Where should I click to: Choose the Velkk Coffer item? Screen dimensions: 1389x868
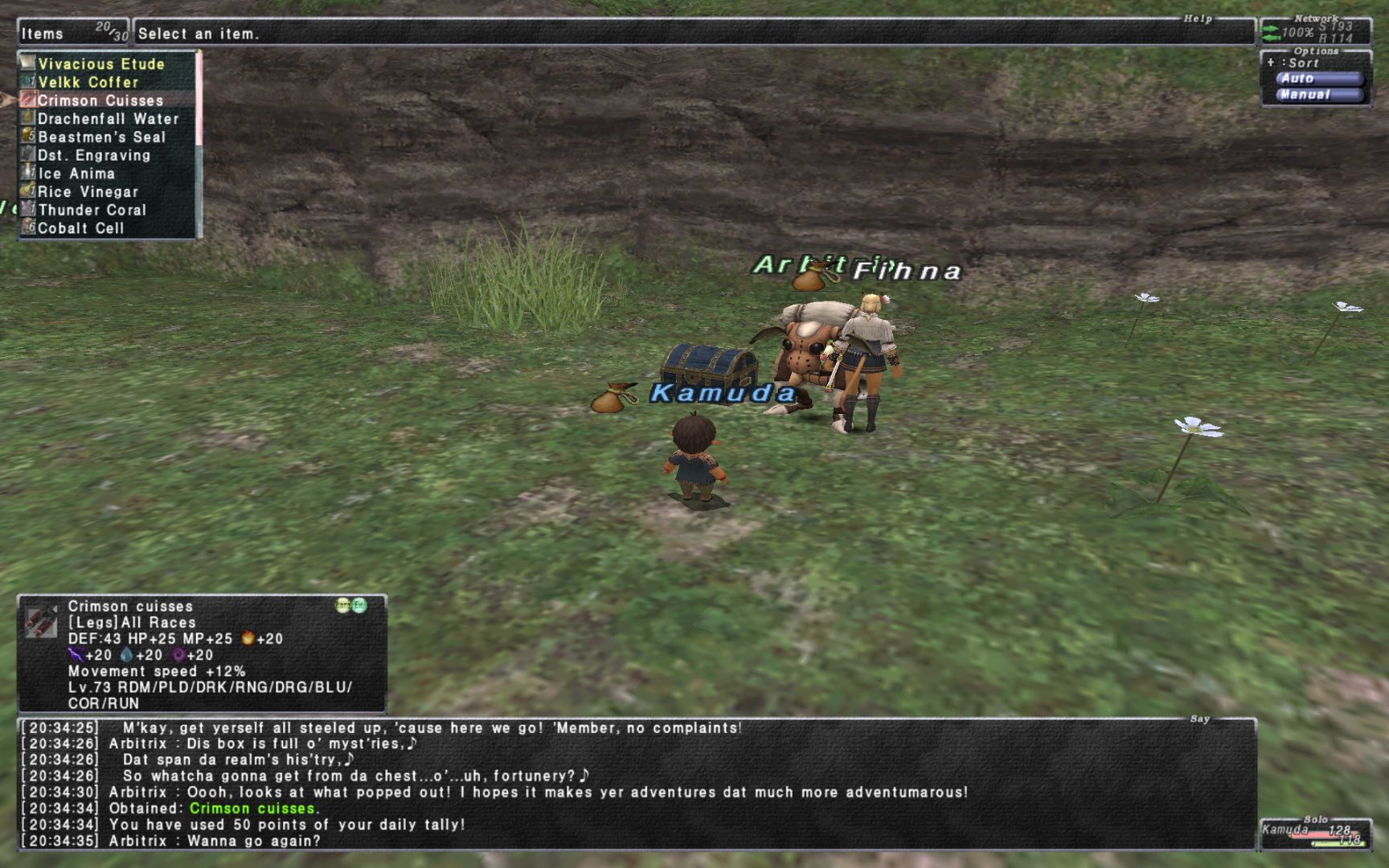point(88,82)
